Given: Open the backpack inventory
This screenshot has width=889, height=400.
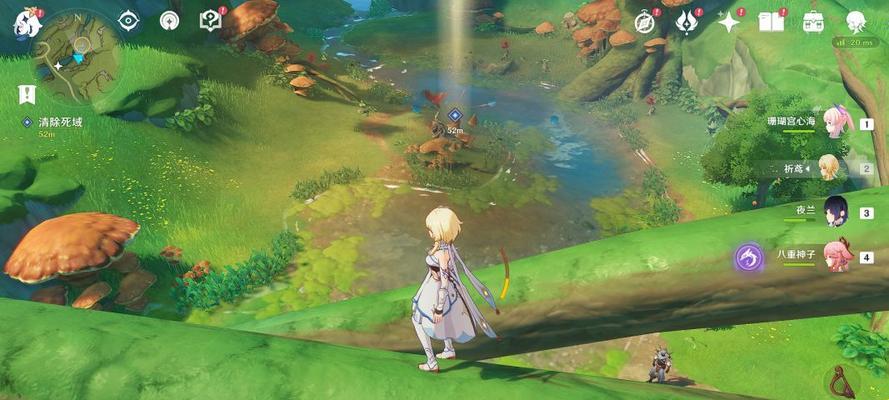Looking at the screenshot, I should point(813,21).
